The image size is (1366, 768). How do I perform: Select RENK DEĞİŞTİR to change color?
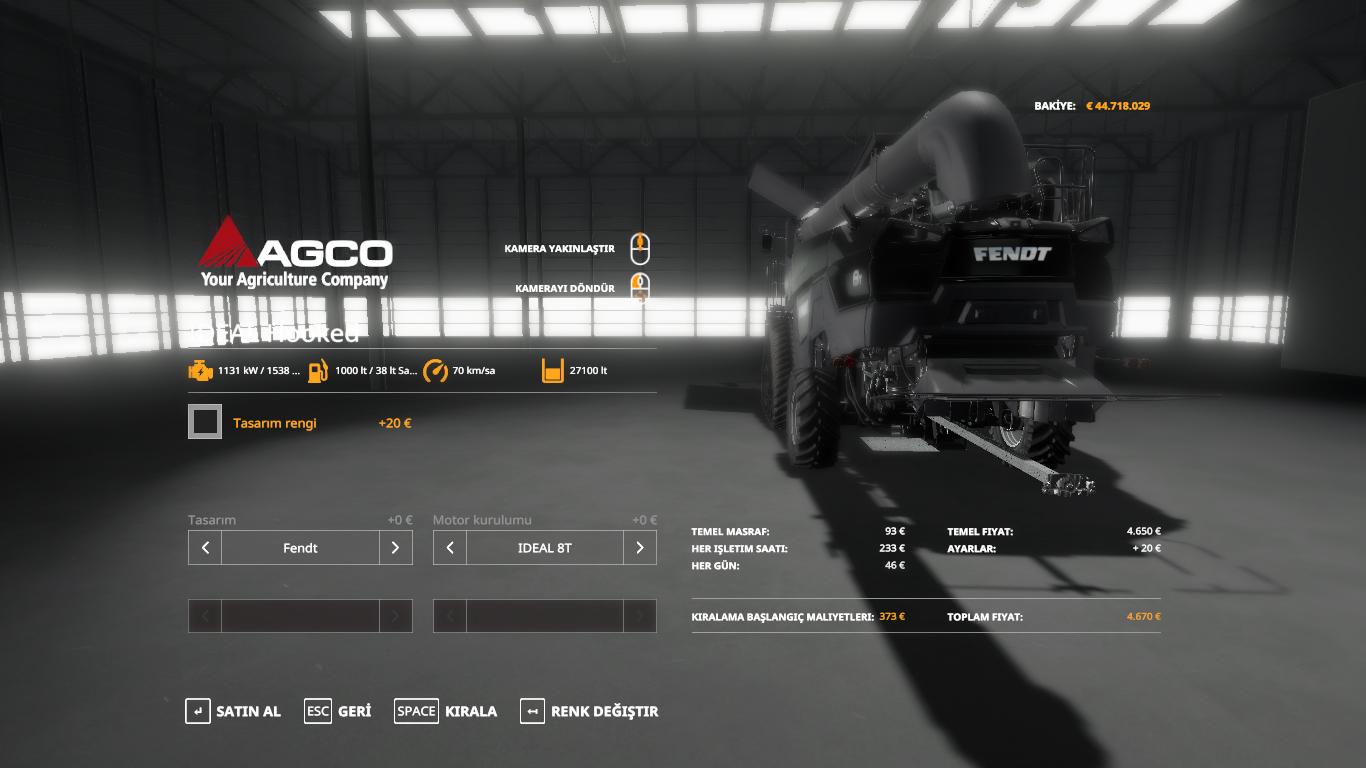pyautogui.click(x=589, y=711)
